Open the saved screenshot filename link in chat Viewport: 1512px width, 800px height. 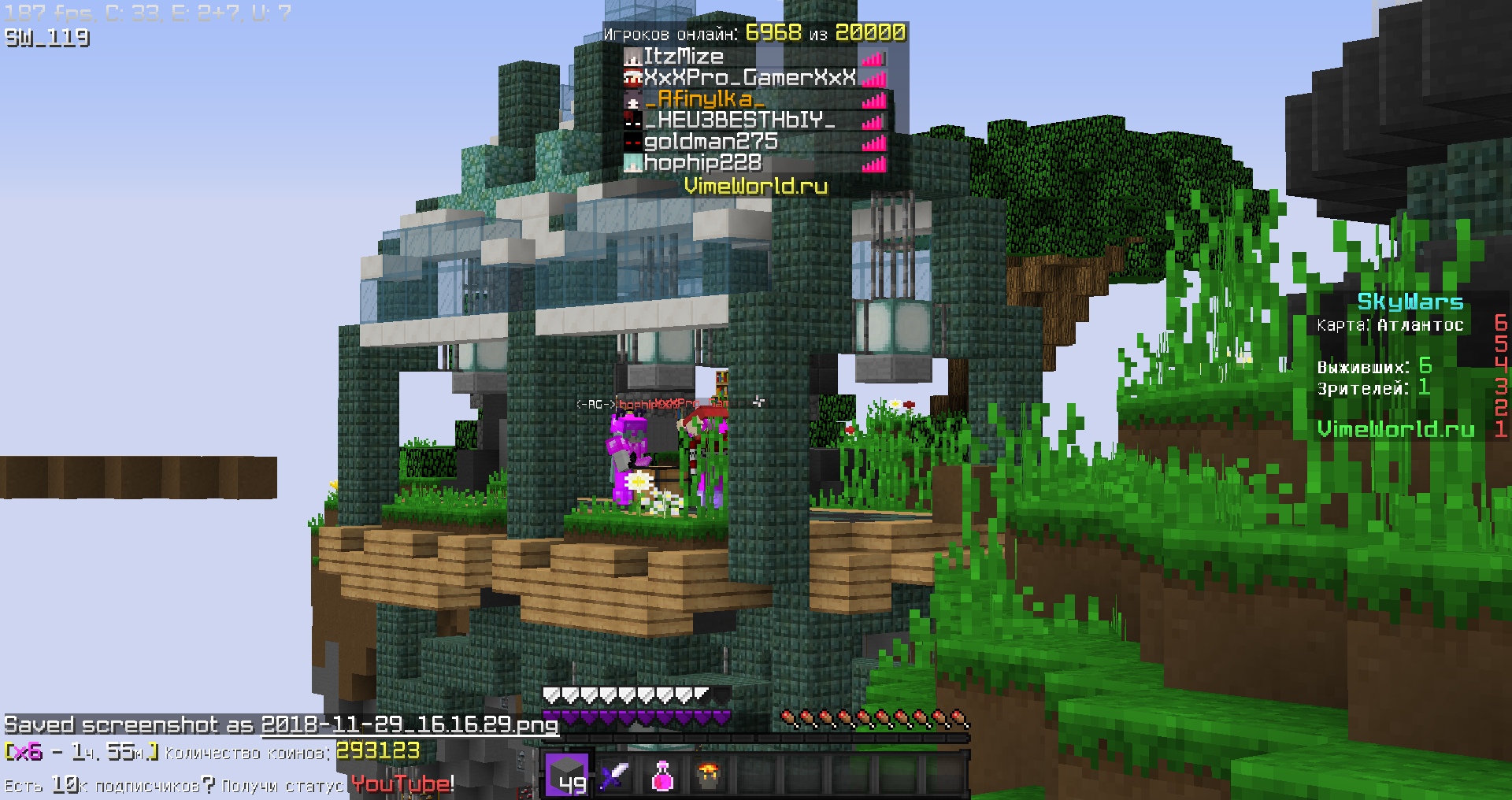(409, 725)
